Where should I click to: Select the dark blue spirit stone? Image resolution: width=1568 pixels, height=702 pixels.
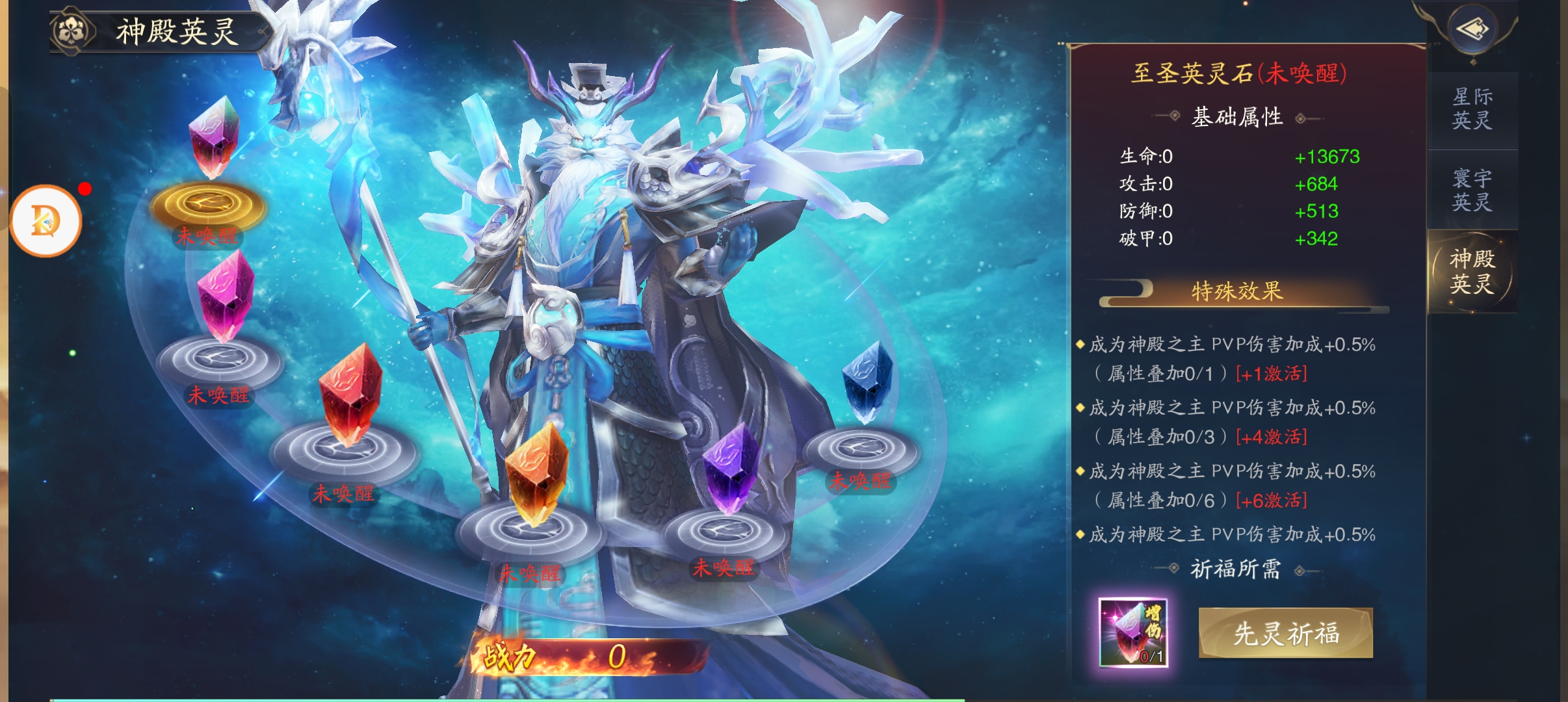click(x=867, y=382)
